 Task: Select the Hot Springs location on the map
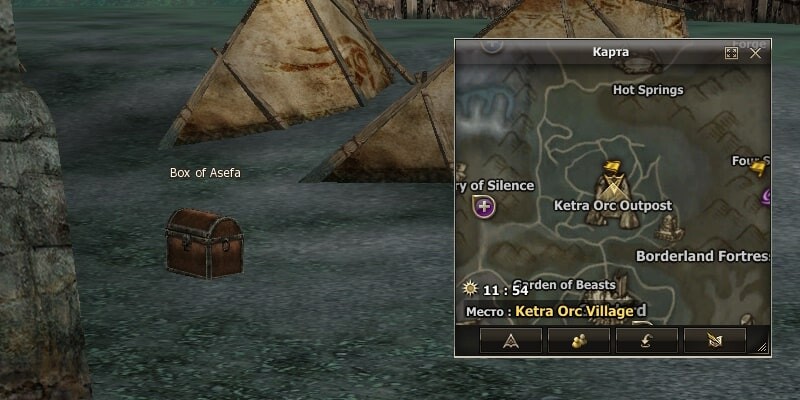coord(647,90)
